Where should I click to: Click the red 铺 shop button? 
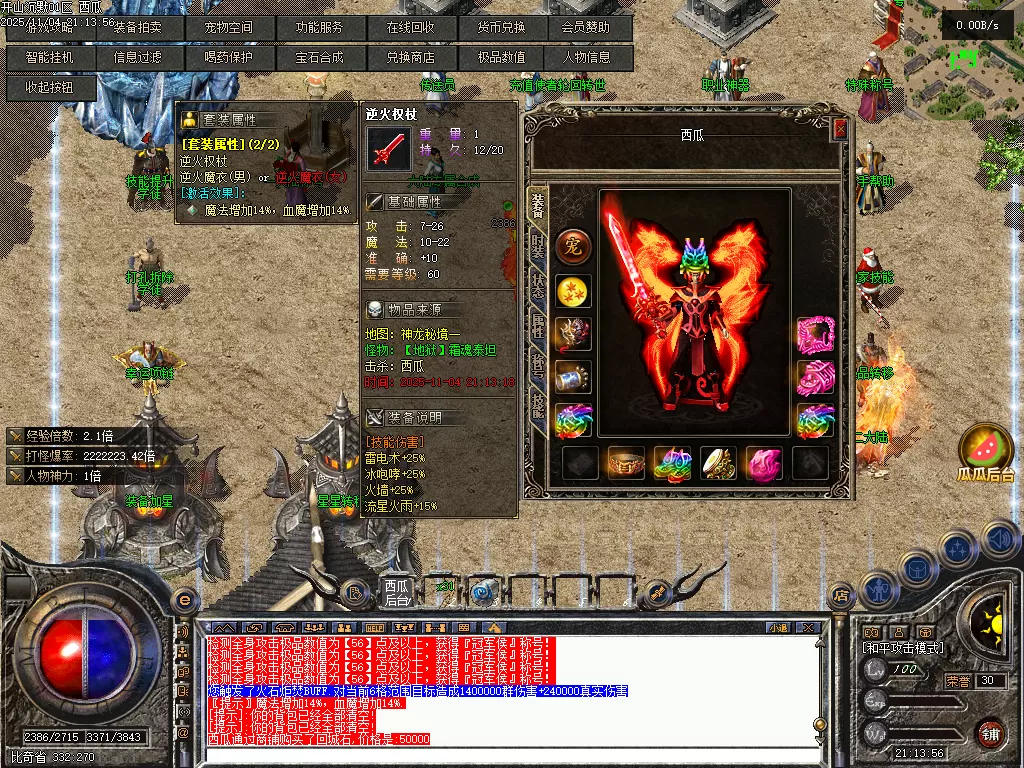pyautogui.click(x=990, y=732)
